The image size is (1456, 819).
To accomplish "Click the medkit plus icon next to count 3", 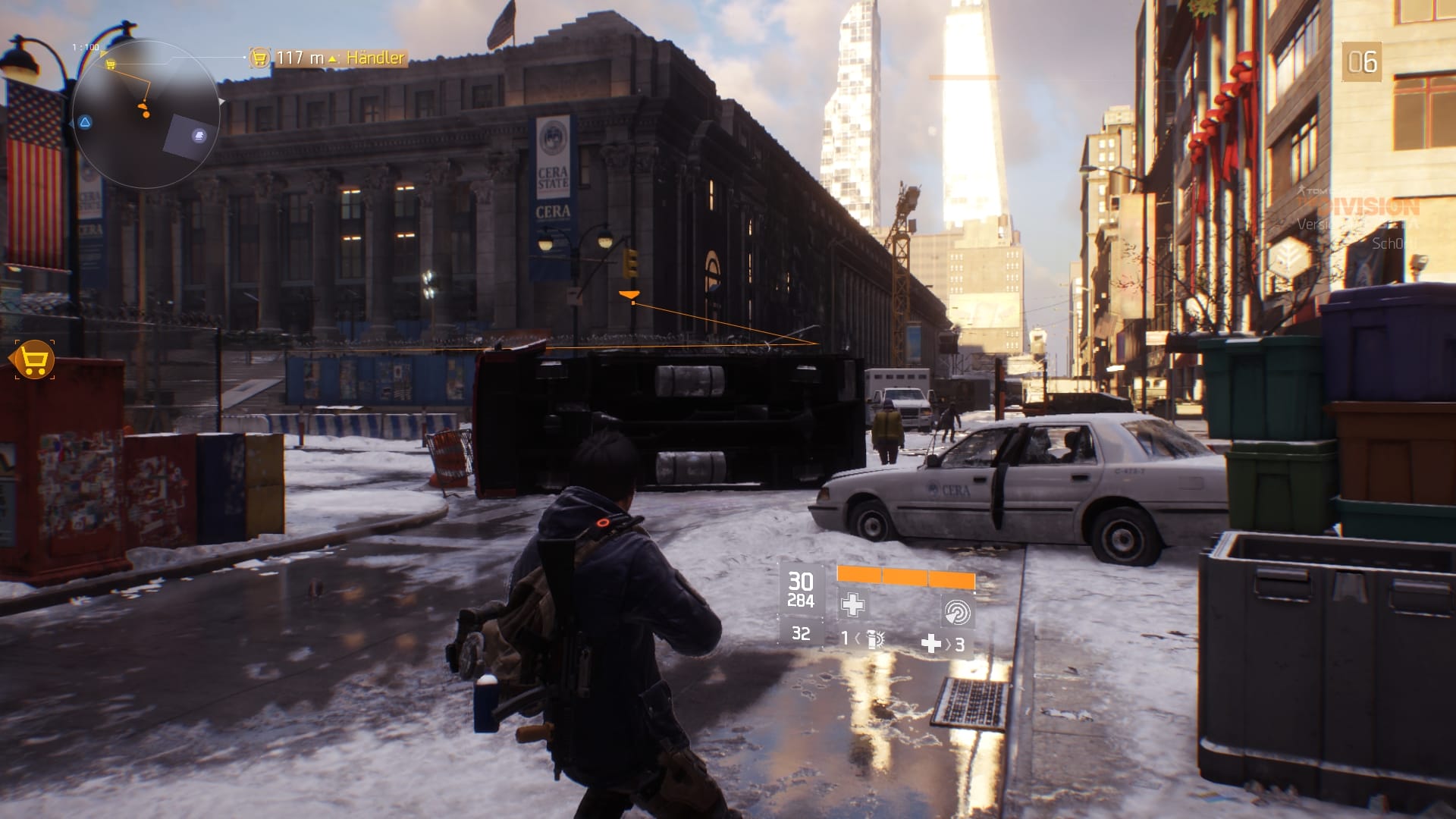I will pos(931,644).
